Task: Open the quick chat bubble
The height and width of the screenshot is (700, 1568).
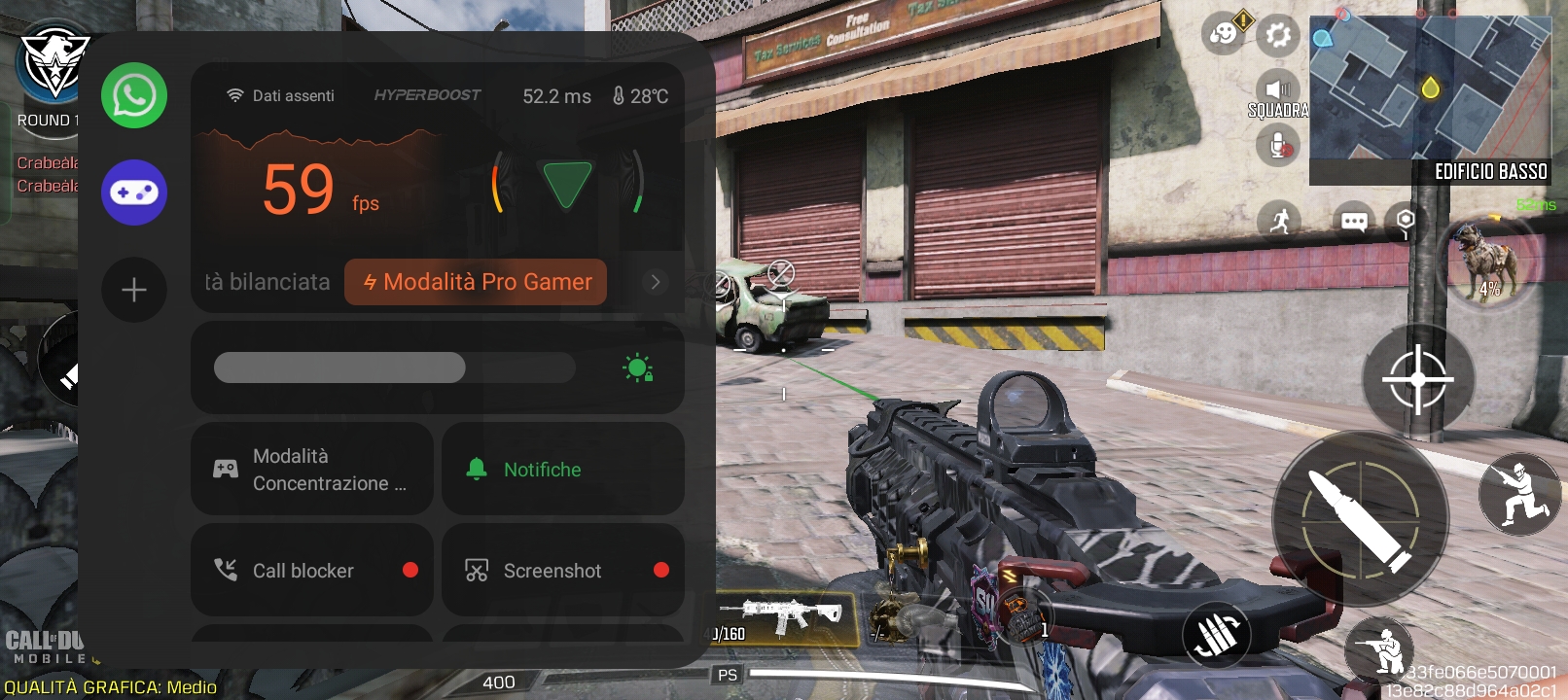Action: (x=1354, y=221)
